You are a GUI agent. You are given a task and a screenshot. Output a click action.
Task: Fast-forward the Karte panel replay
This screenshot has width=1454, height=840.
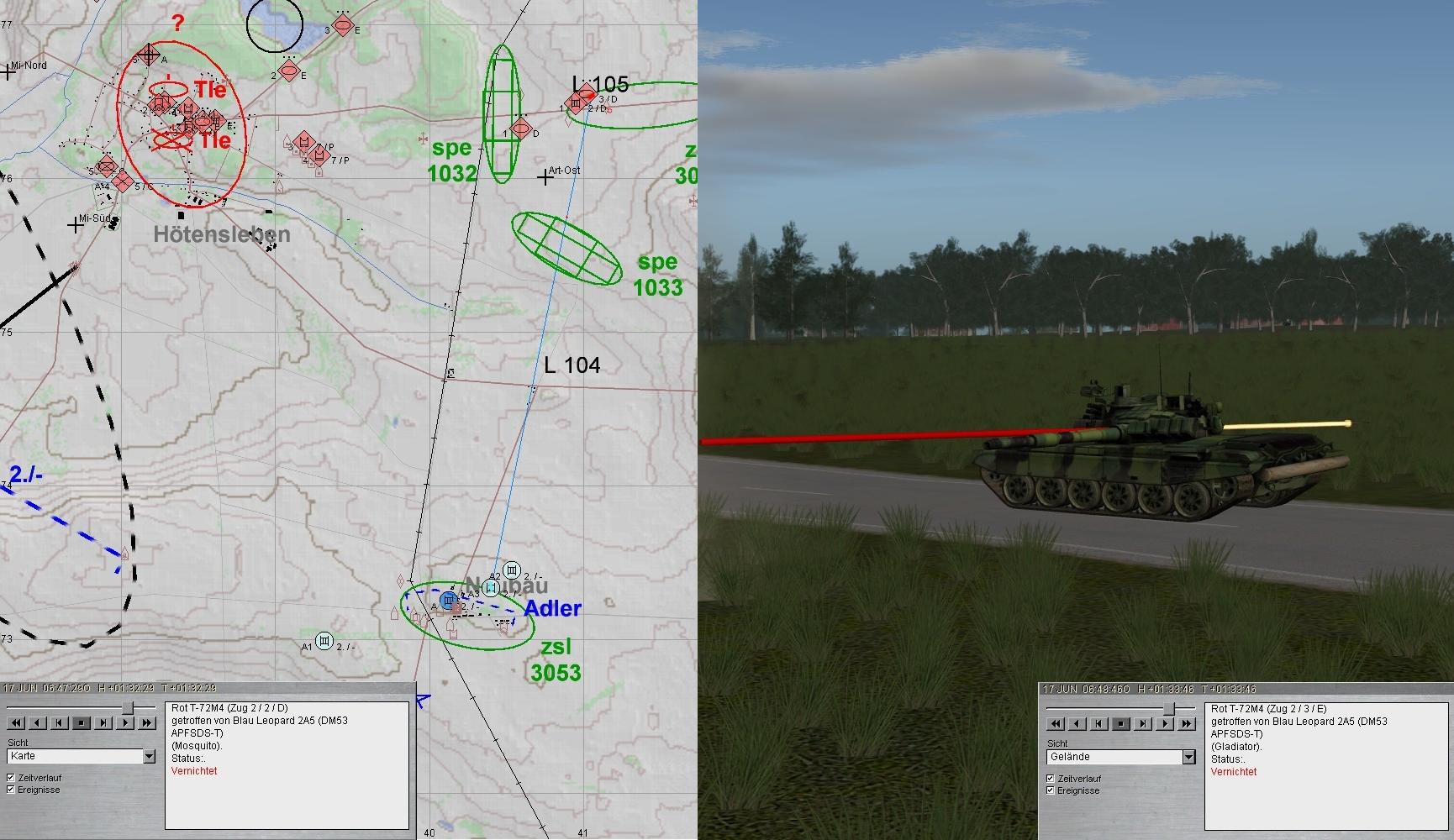[x=147, y=722]
